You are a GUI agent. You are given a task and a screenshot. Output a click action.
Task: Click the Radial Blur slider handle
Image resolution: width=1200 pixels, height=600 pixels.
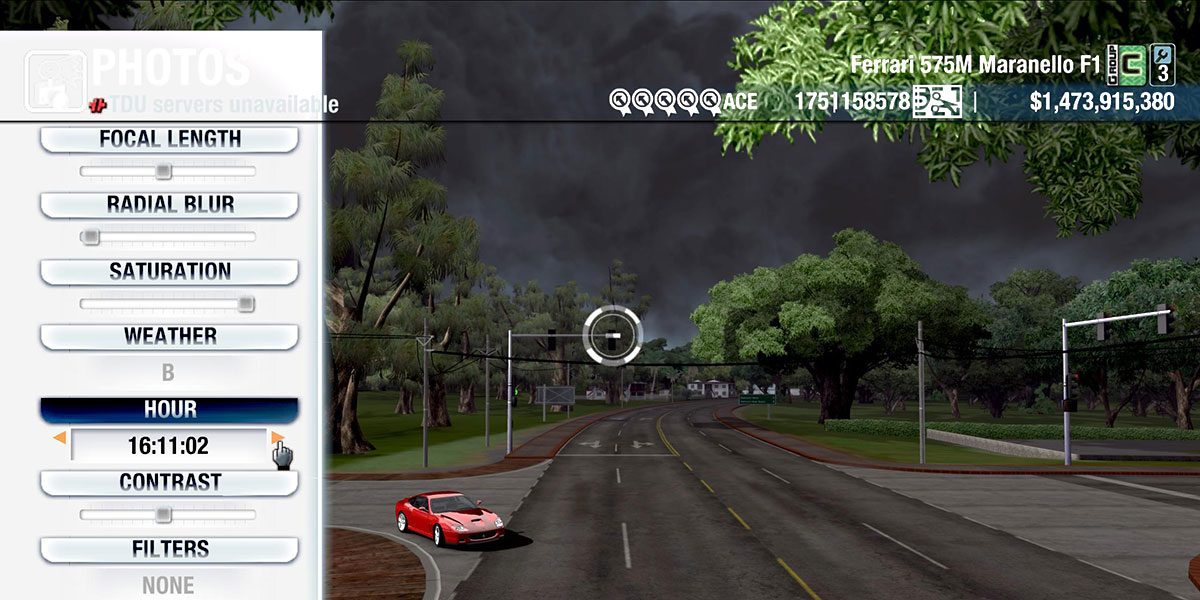pos(90,237)
